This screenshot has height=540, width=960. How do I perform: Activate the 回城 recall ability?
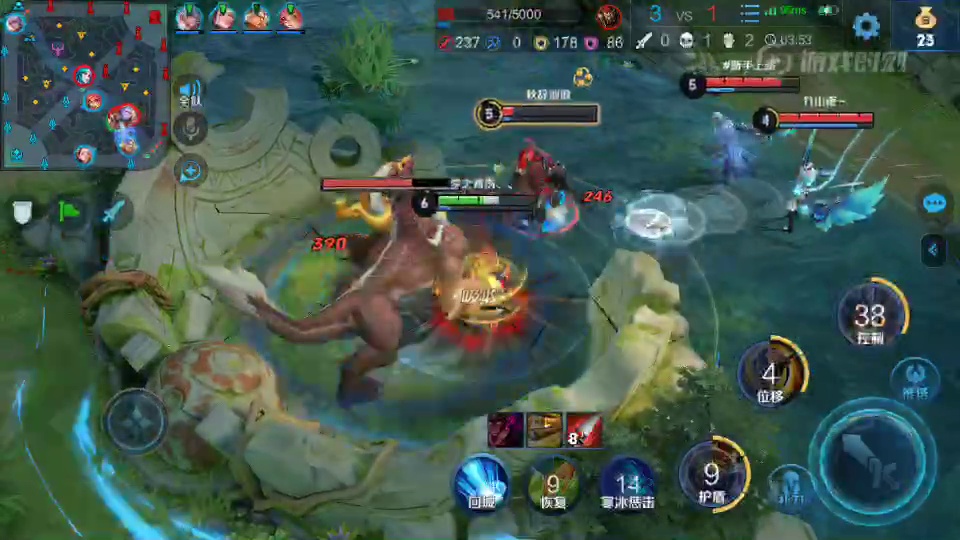[x=482, y=482]
